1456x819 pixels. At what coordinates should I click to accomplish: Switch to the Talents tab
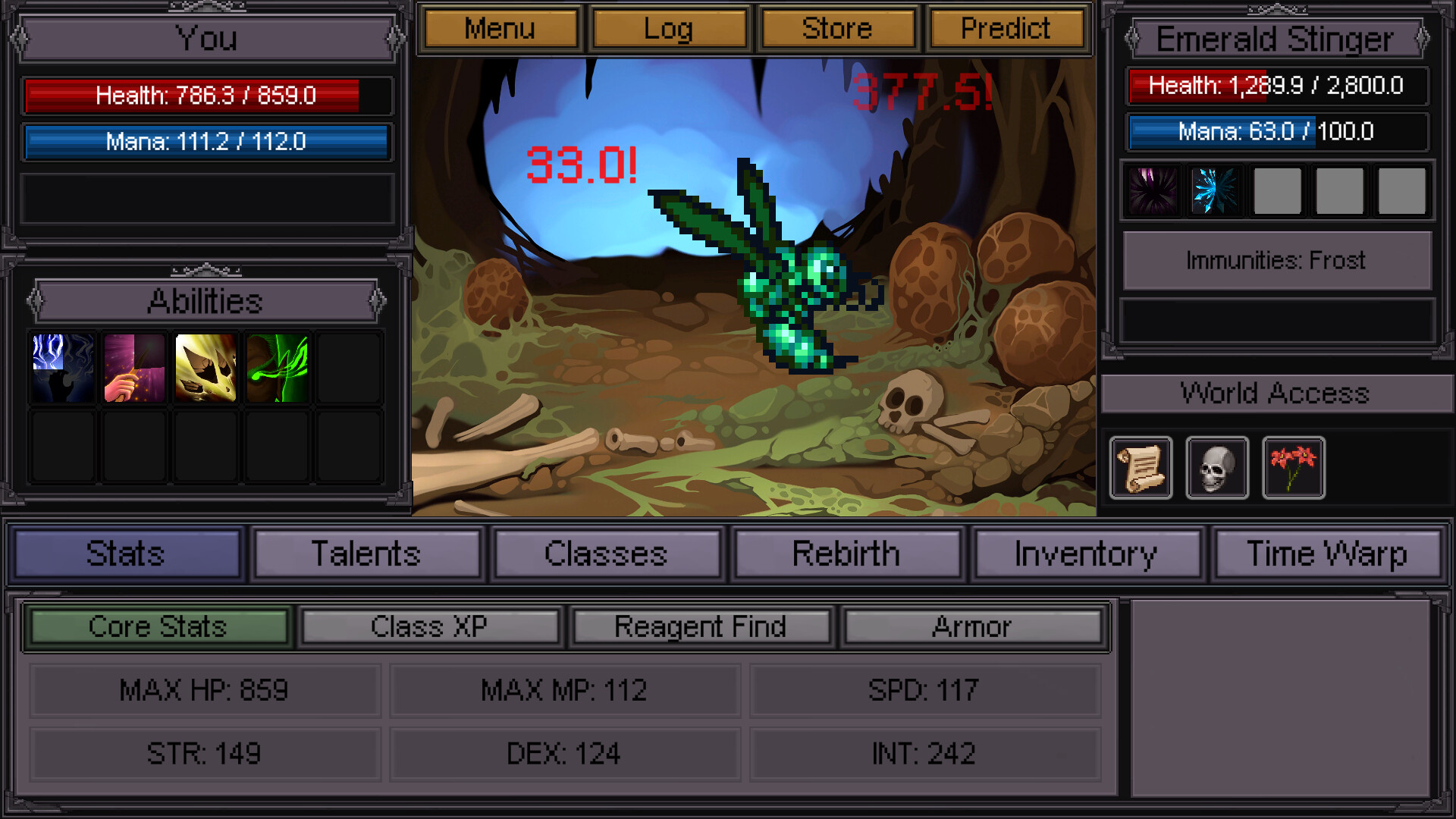point(368,554)
